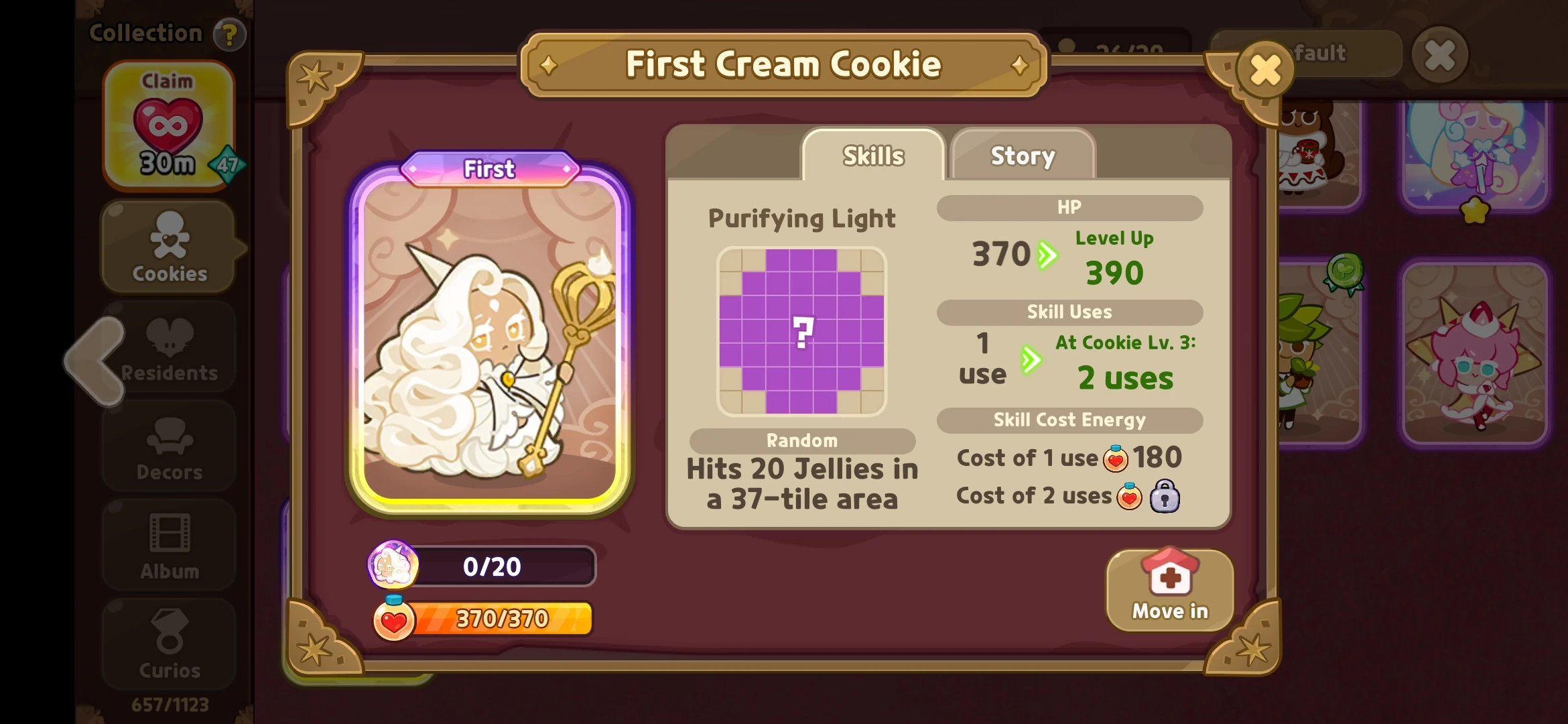Image resolution: width=1568 pixels, height=724 pixels.
Task: Claim the 30m infinite heart reward
Action: (x=169, y=124)
